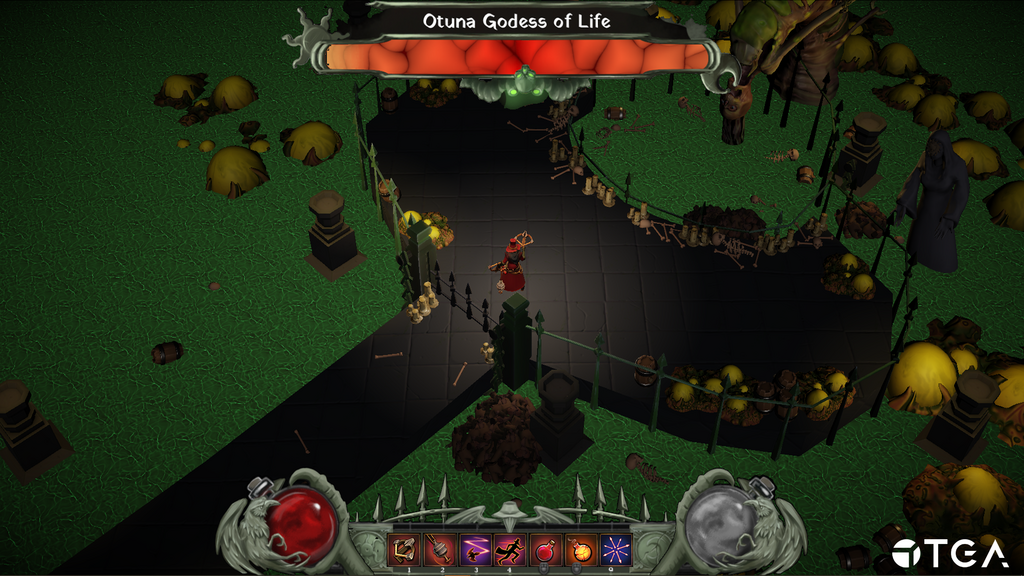This screenshot has width=1024, height=576.
Task: Trigger the running silhouette sprint ability
Action: pyautogui.click(x=511, y=549)
